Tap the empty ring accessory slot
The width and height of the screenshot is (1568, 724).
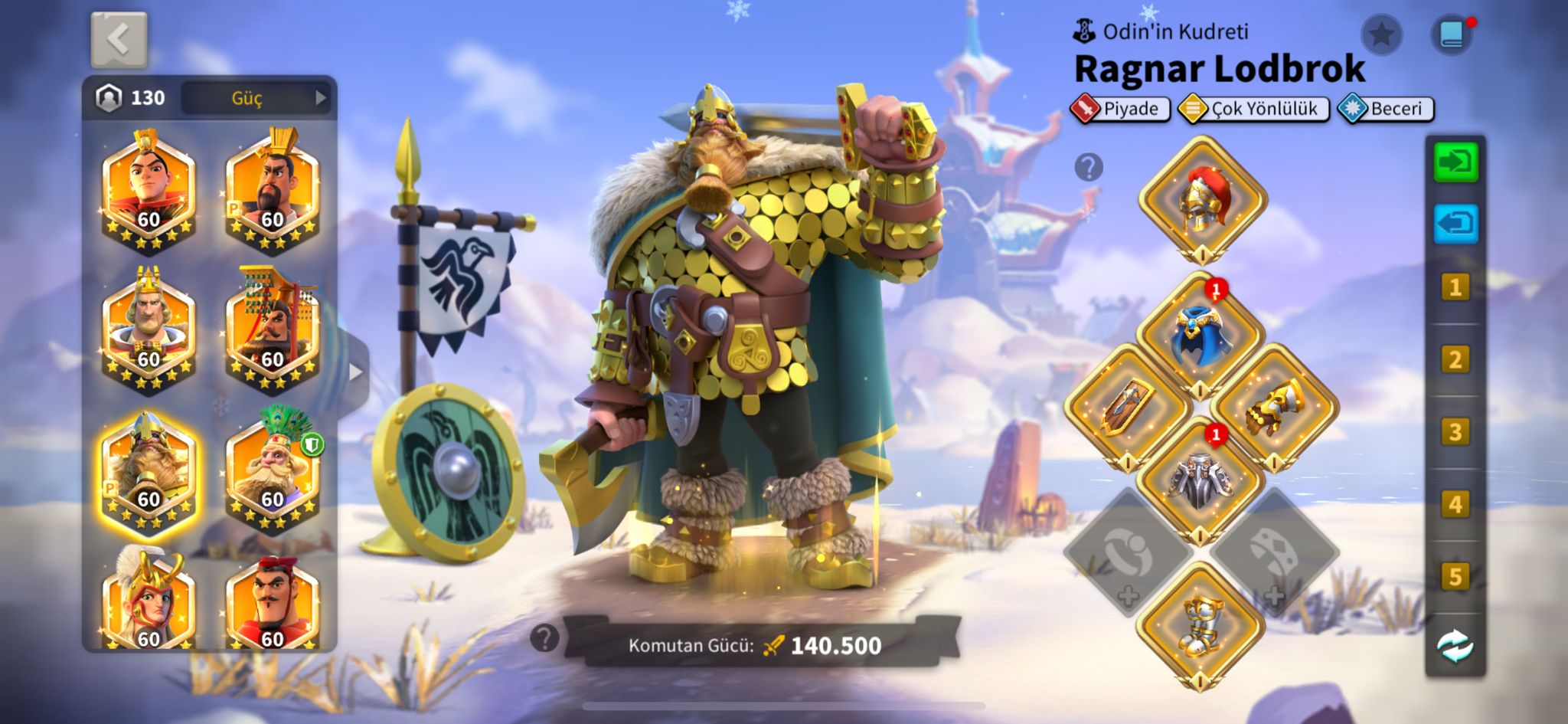click(x=1127, y=553)
